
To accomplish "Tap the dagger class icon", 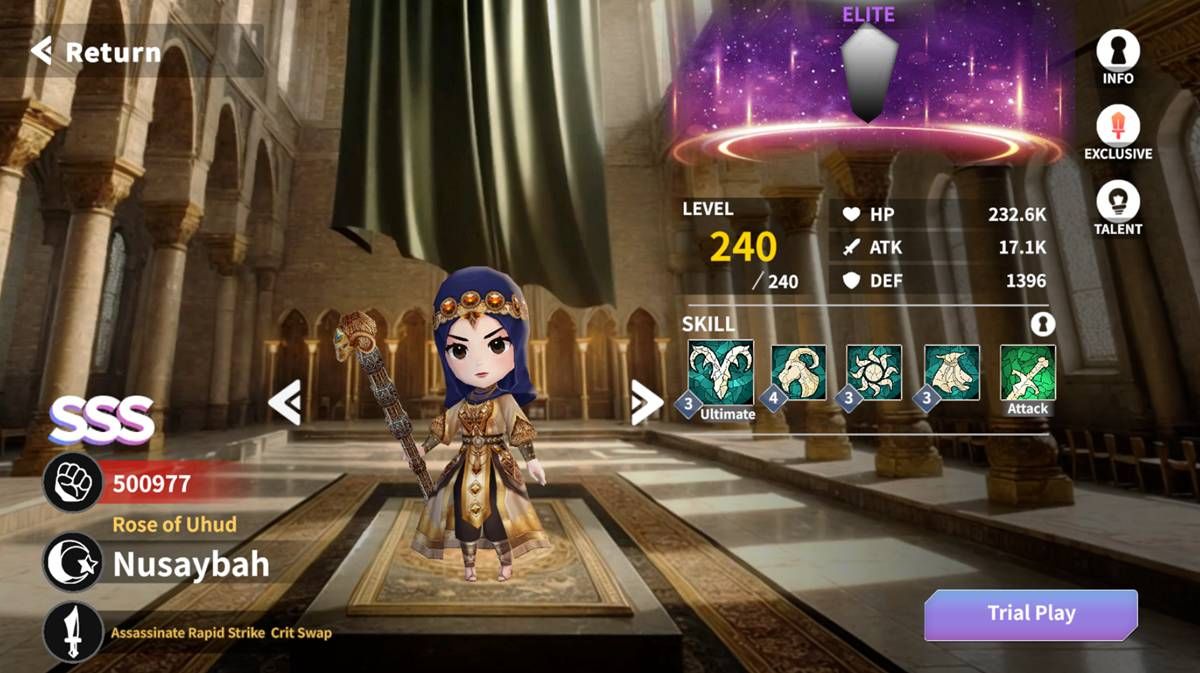I will coord(73,632).
